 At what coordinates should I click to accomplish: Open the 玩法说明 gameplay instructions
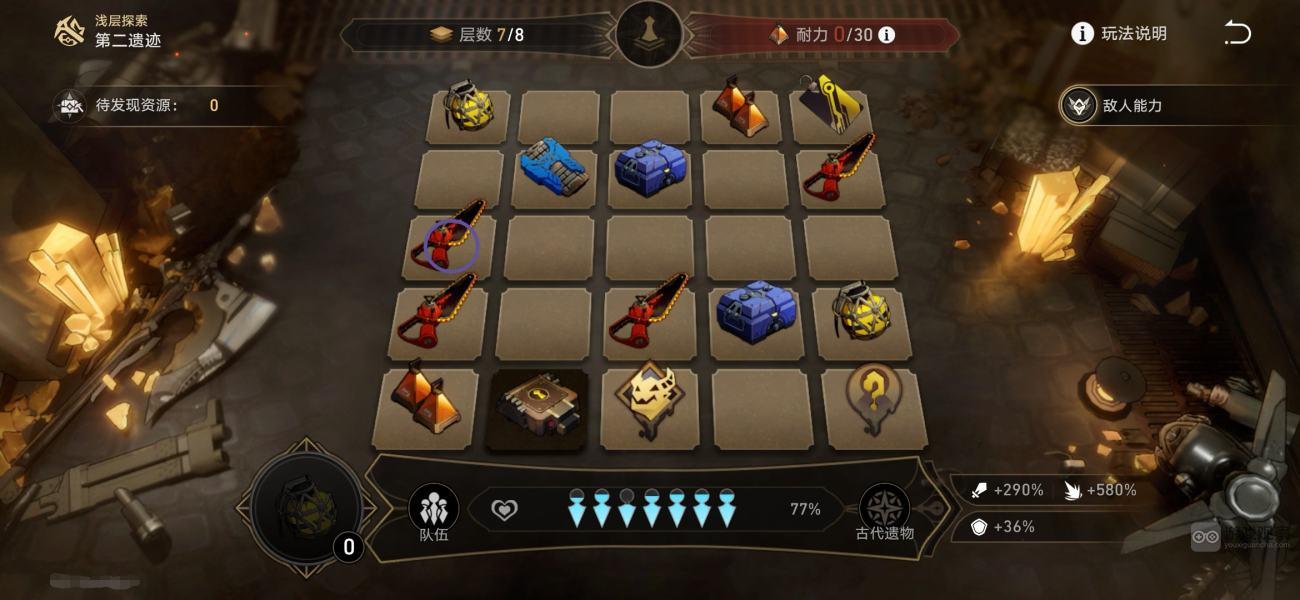tap(1119, 34)
